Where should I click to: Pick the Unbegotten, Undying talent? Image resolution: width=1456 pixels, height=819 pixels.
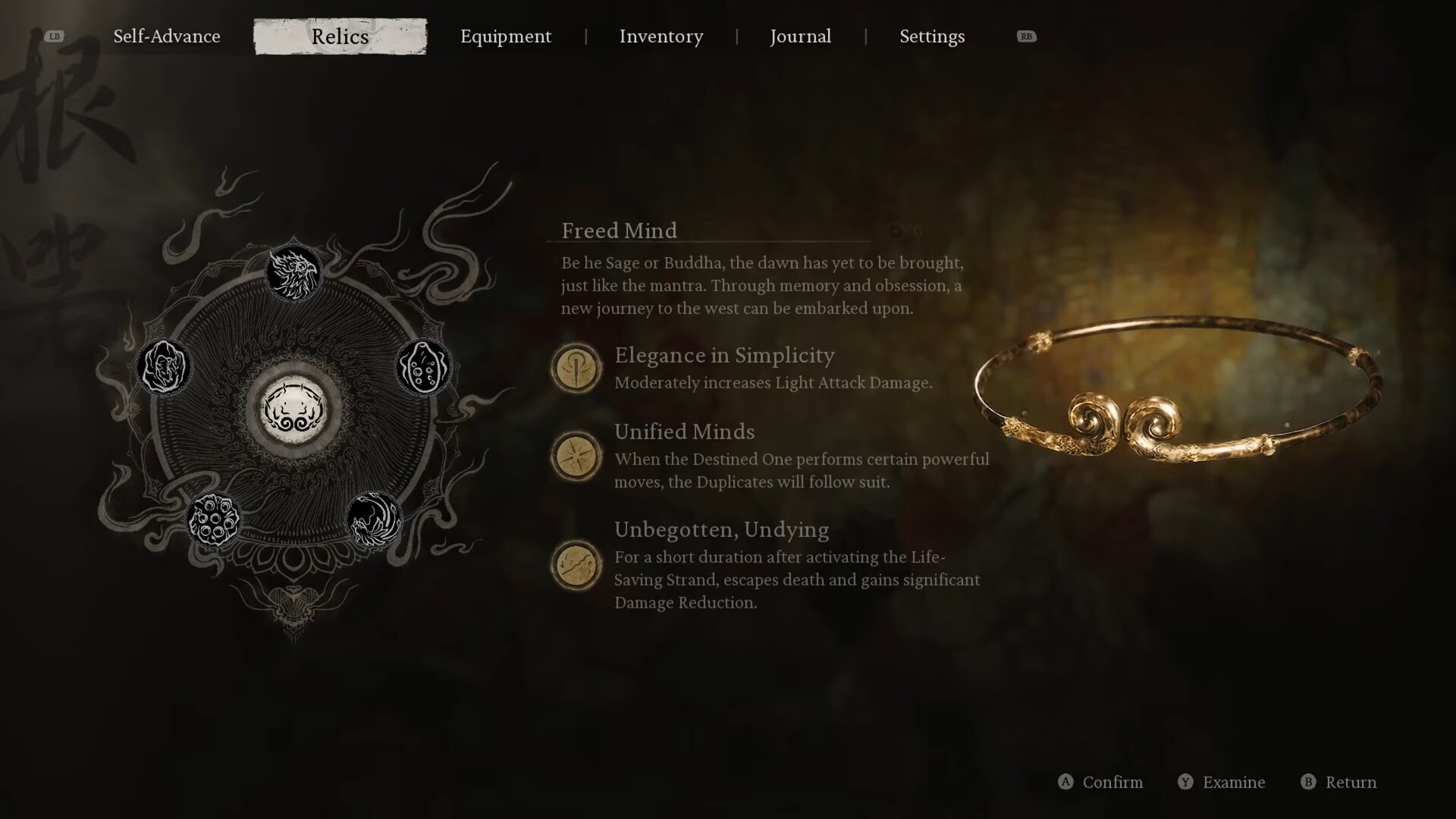(576, 566)
